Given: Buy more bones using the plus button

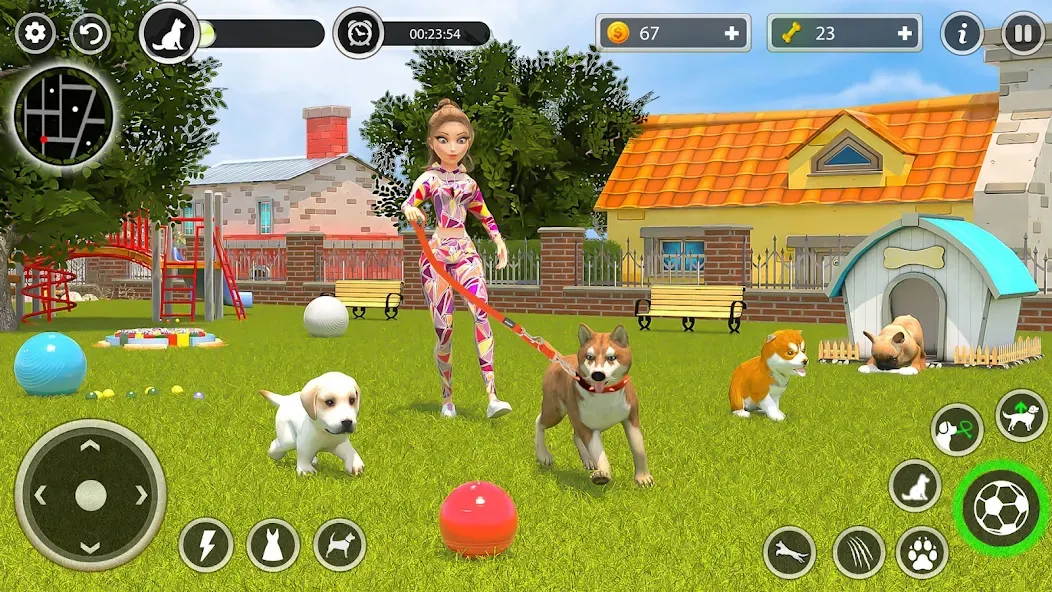Looking at the screenshot, I should pyautogui.click(x=905, y=33).
